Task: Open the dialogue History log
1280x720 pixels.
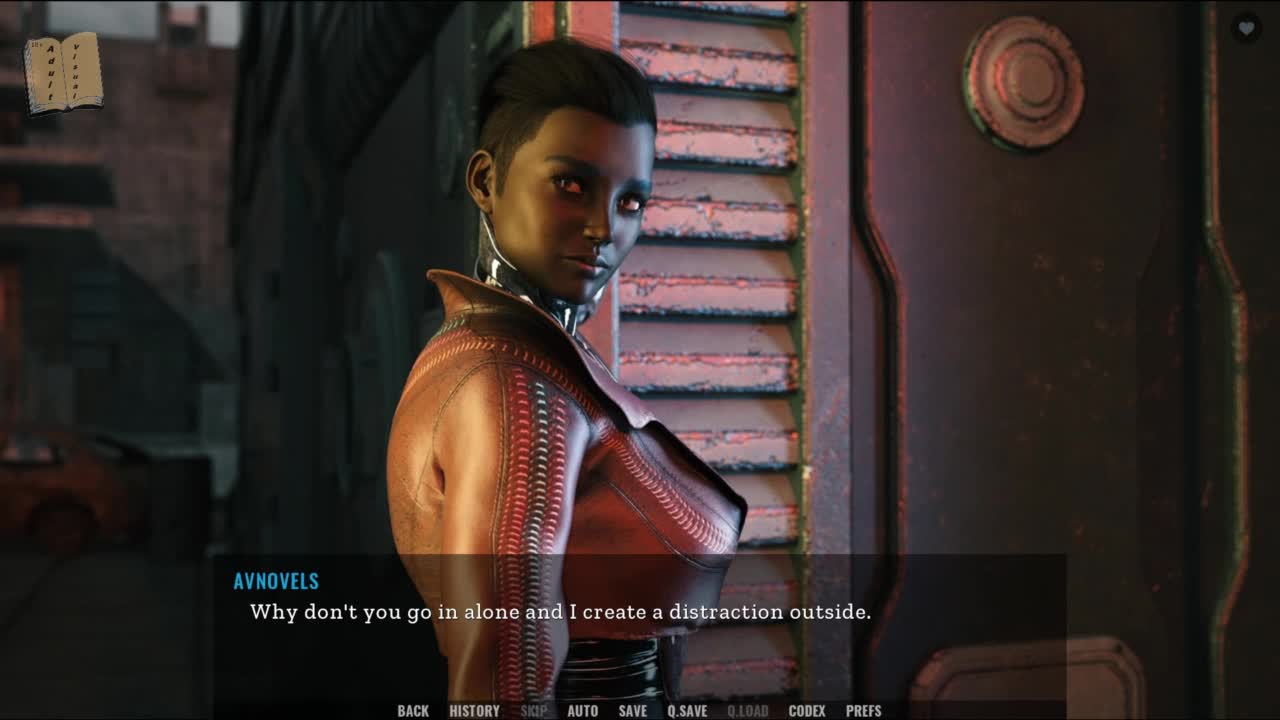Action: 474,711
